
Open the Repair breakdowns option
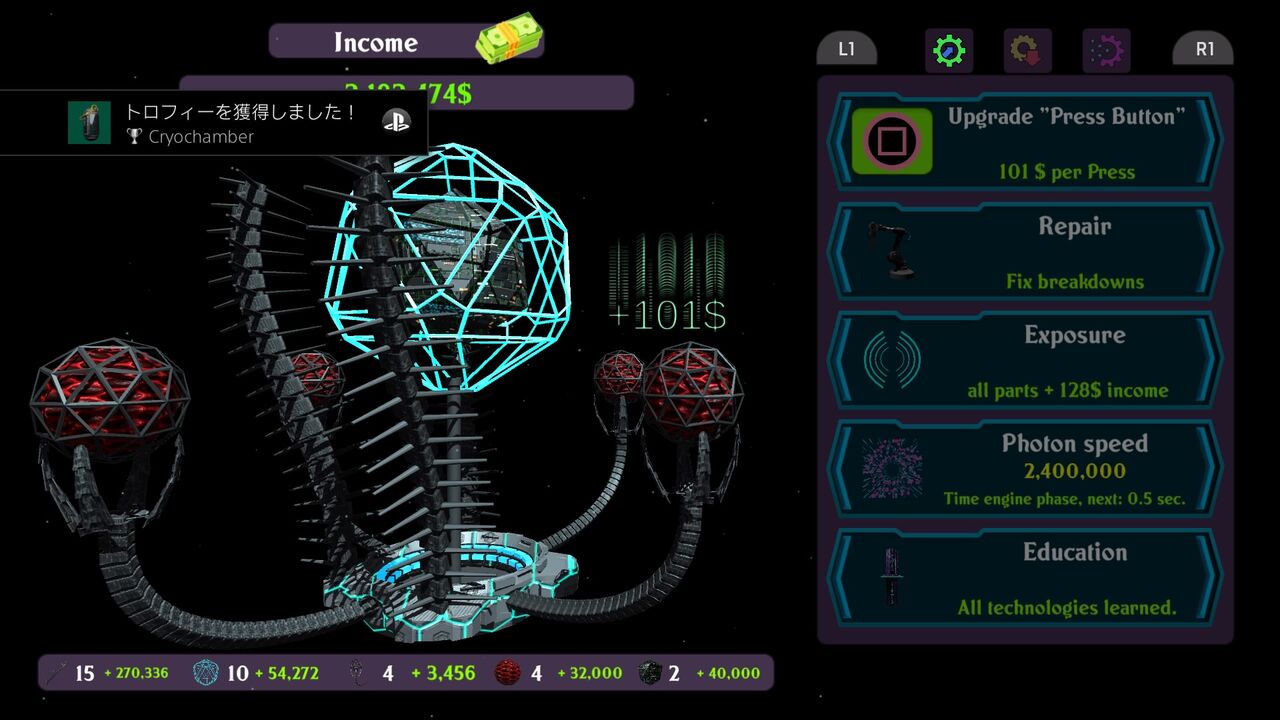pos(1025,251)
